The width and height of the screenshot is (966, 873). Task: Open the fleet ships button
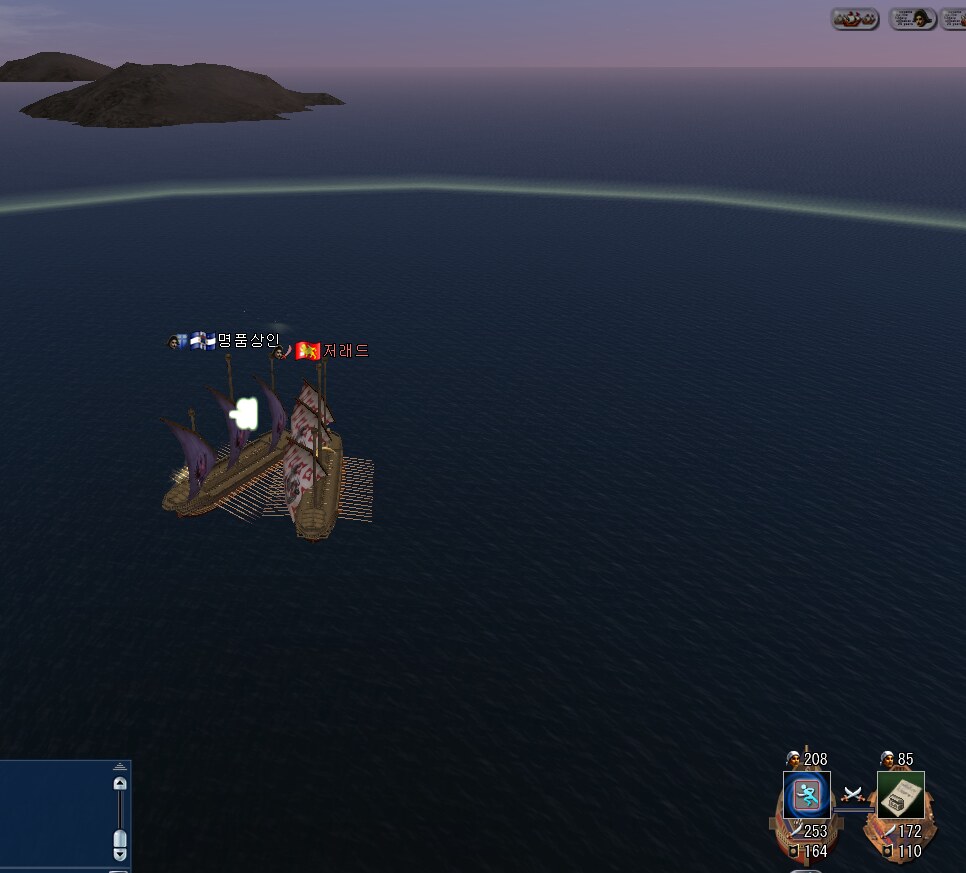point(855,19)
